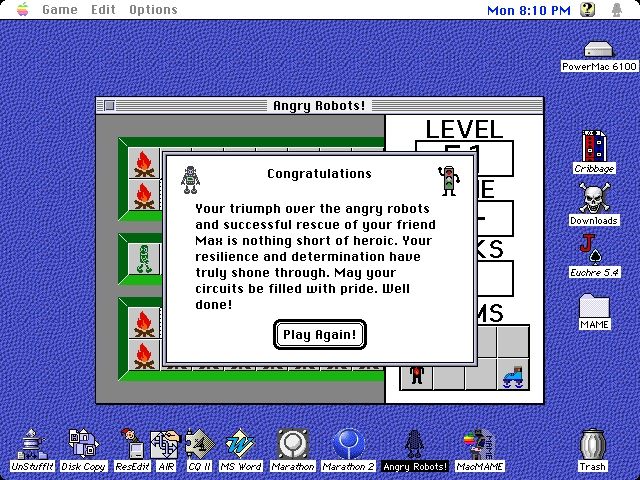Open the Edit menu
The height and width of the screenshot is (480, 640).
click(103, 10)
